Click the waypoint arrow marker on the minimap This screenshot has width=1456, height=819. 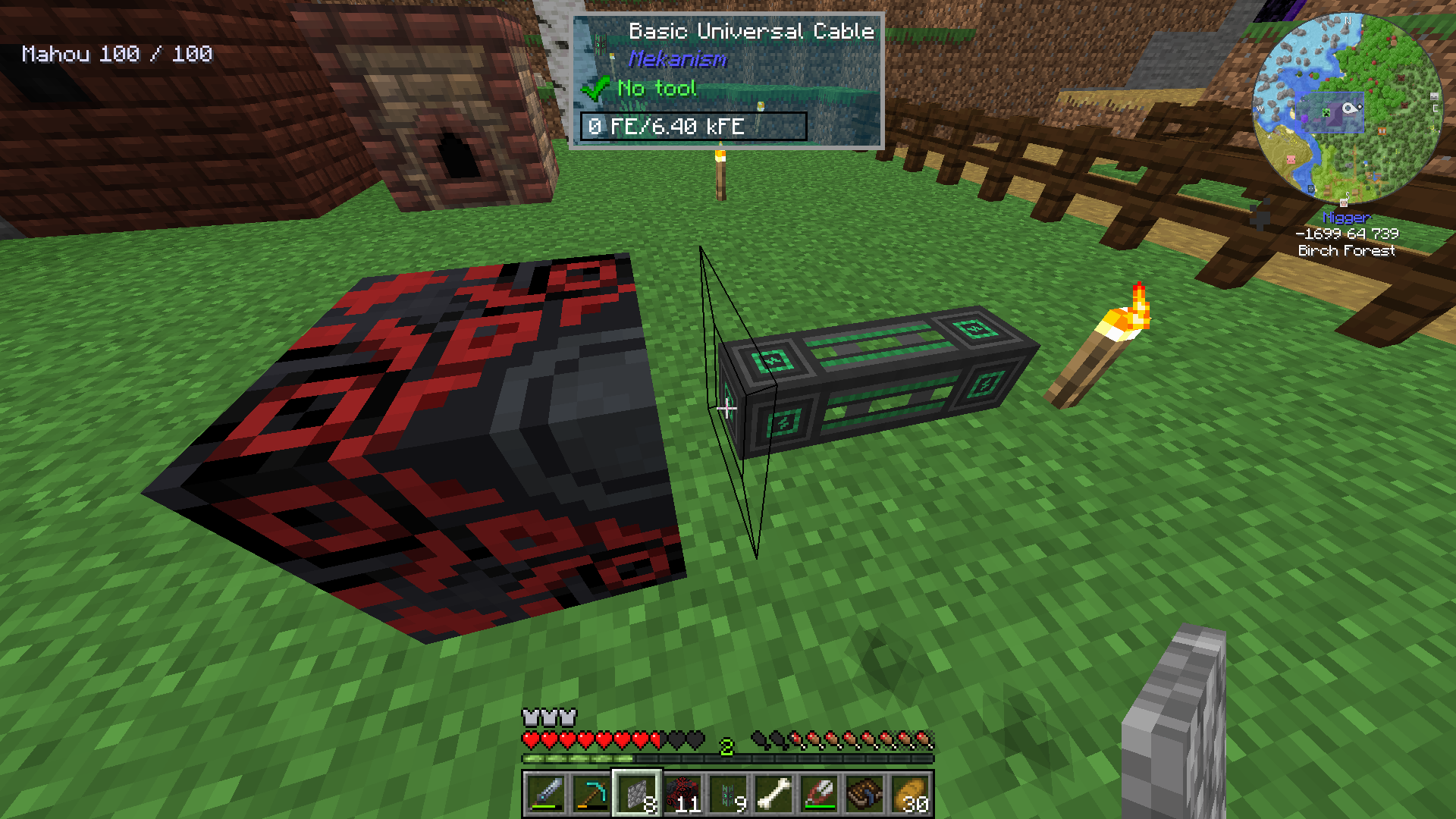click(1349, 108)
